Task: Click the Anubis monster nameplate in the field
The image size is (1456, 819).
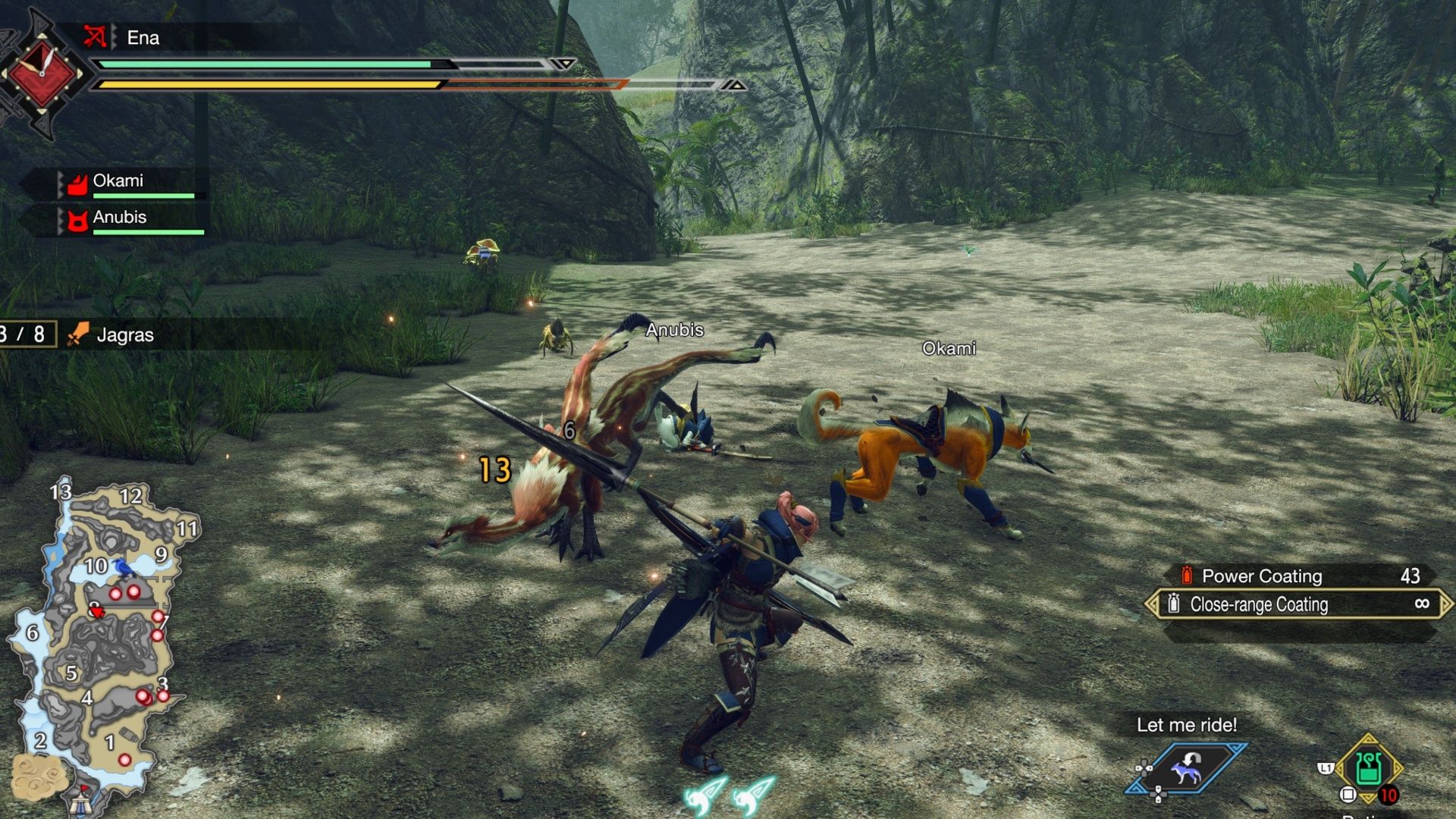Action: pos(675,330)
